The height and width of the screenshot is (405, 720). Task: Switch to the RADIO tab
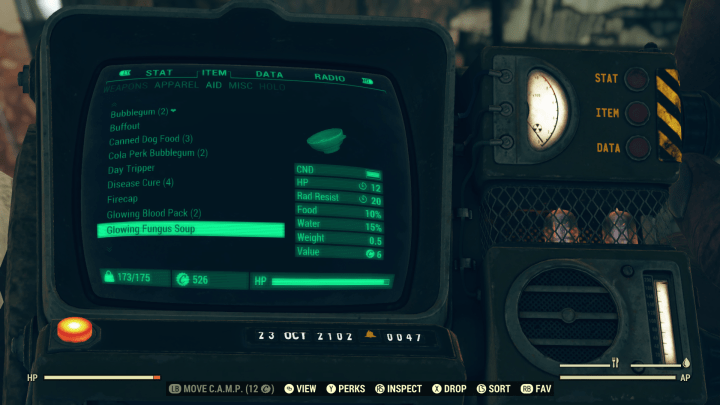(x=329, y=77)
